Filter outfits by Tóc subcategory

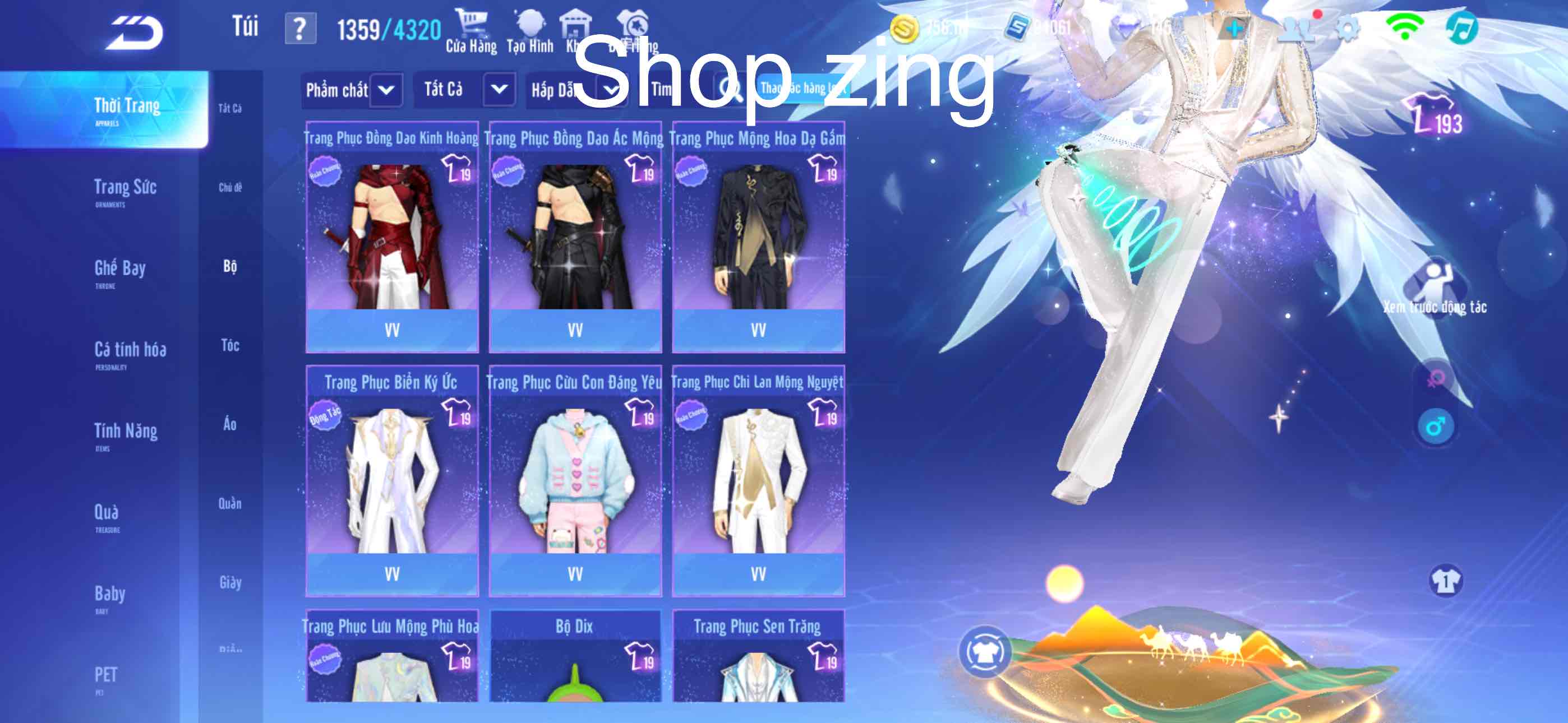tap(230, 346)
